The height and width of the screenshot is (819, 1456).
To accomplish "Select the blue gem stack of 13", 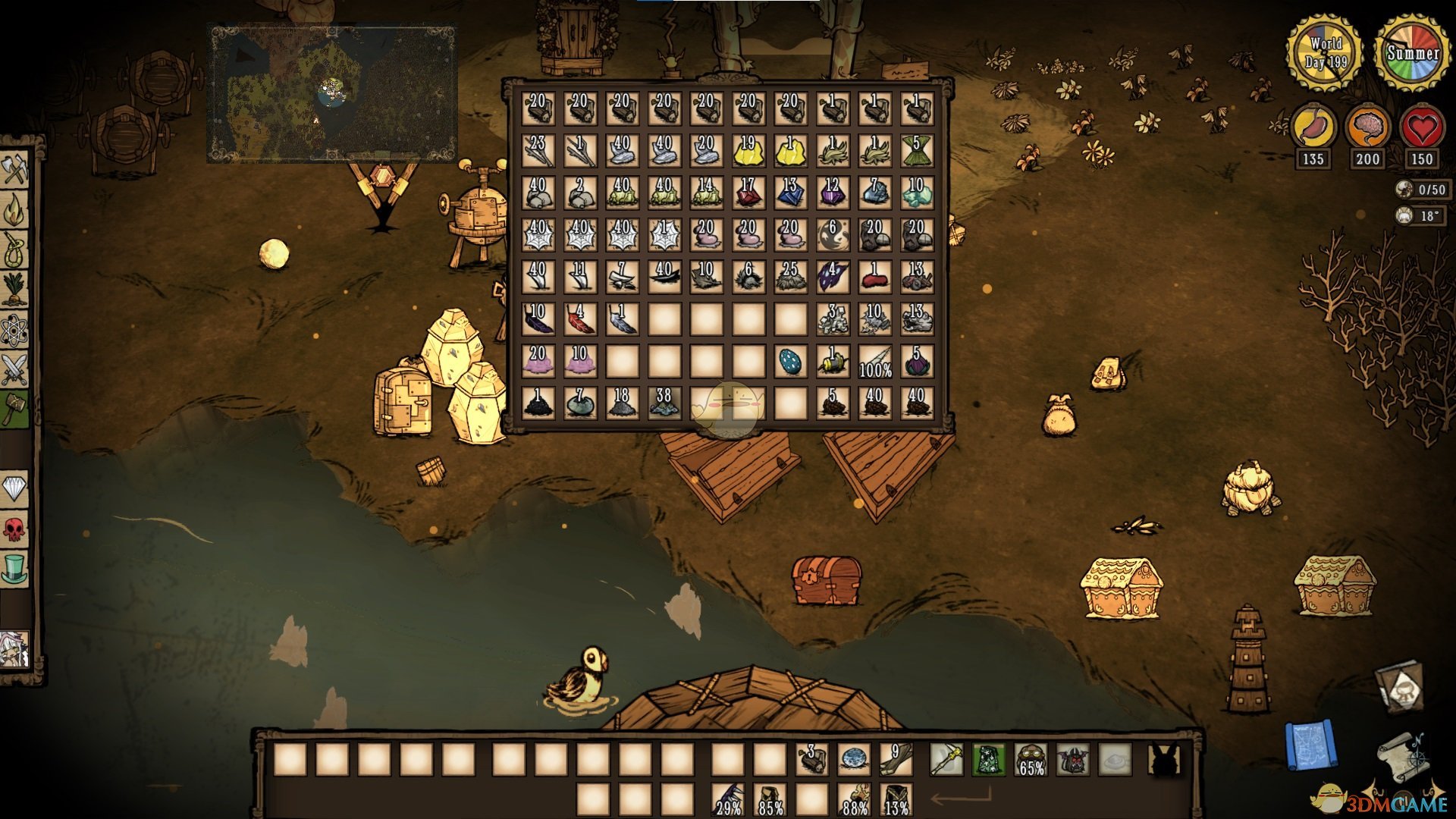I will pyautogui.click(x=790, y=193).
